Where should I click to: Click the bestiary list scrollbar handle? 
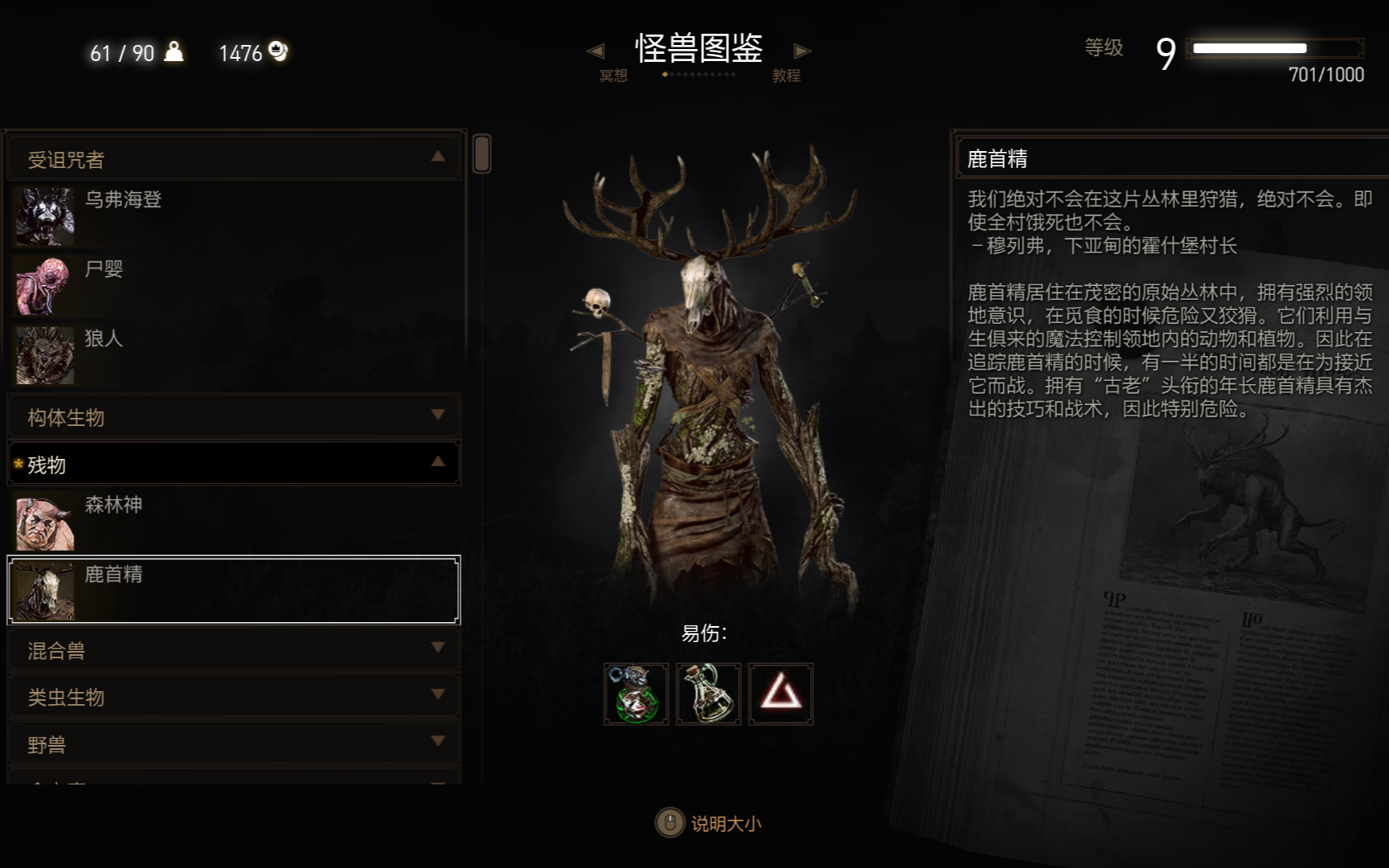click(481, 154)
